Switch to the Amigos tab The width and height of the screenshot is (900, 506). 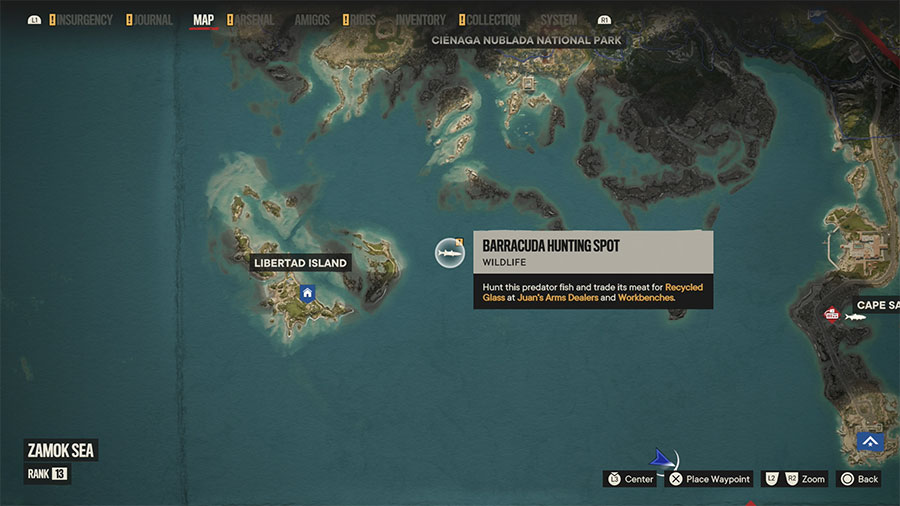312,20
